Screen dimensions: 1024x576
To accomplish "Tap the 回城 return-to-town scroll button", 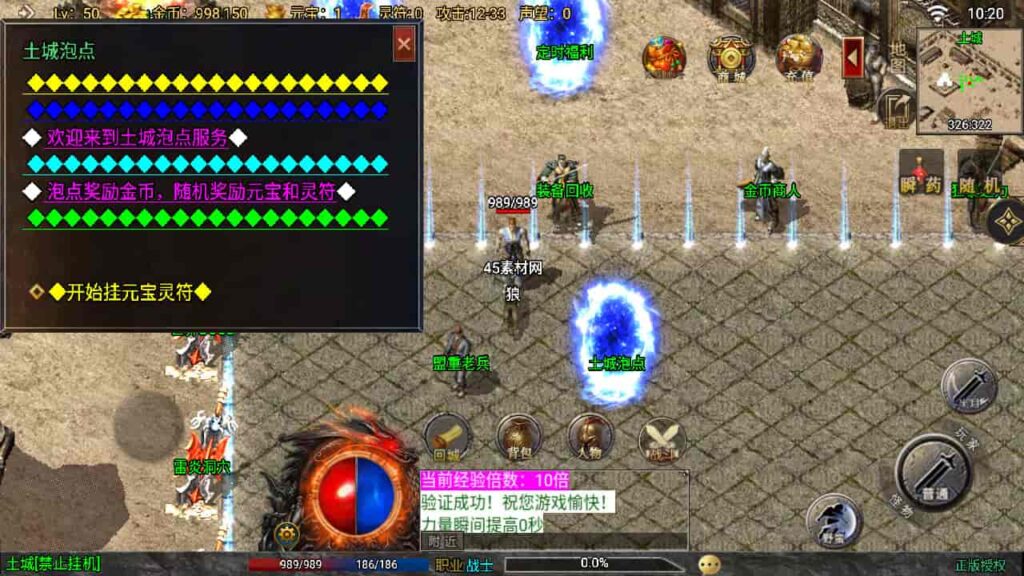I will [x=446, y=436].
